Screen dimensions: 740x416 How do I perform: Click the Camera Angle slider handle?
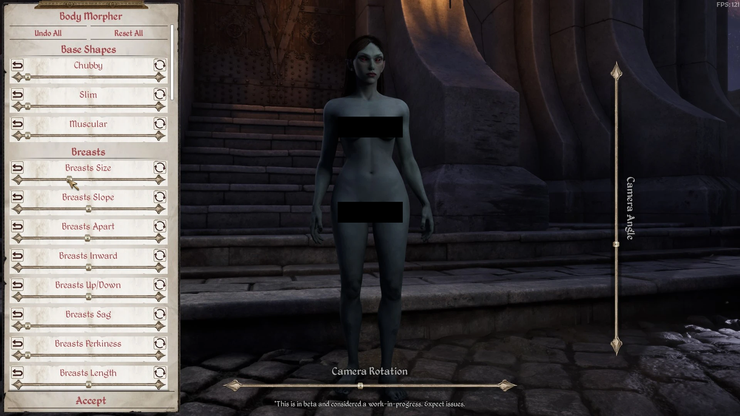pyautogui.click(x=616, y=244)
